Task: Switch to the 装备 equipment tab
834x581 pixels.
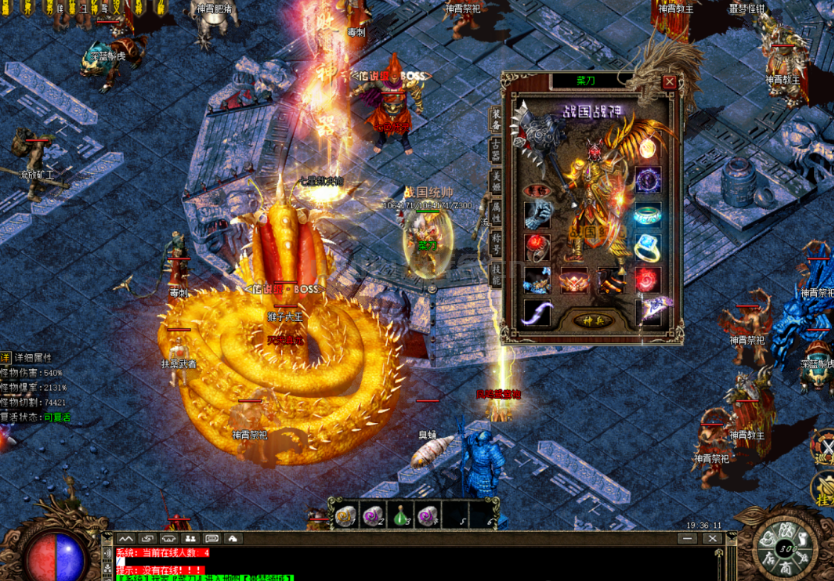Action: pyautogui.click(x=495, y=119)
